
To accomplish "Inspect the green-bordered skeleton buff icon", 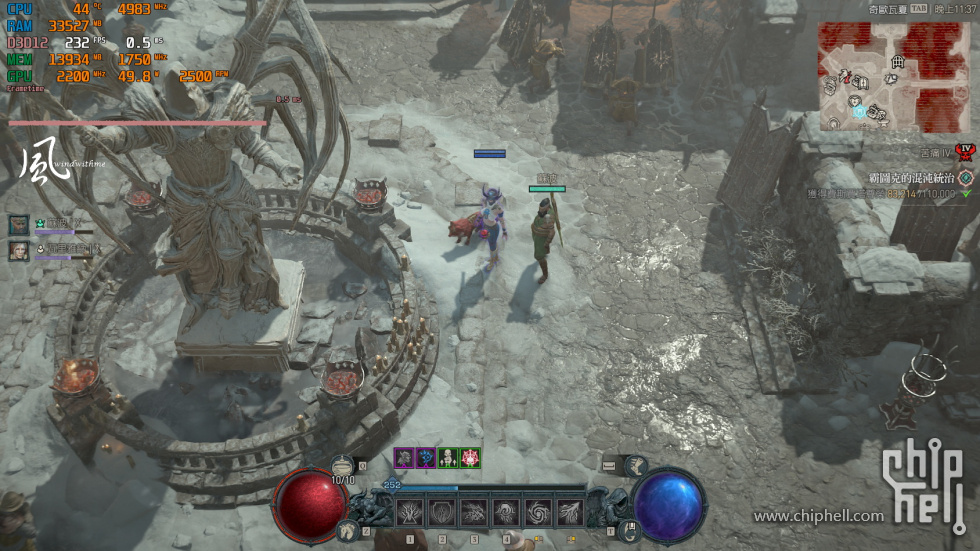I will pos(448,457).
